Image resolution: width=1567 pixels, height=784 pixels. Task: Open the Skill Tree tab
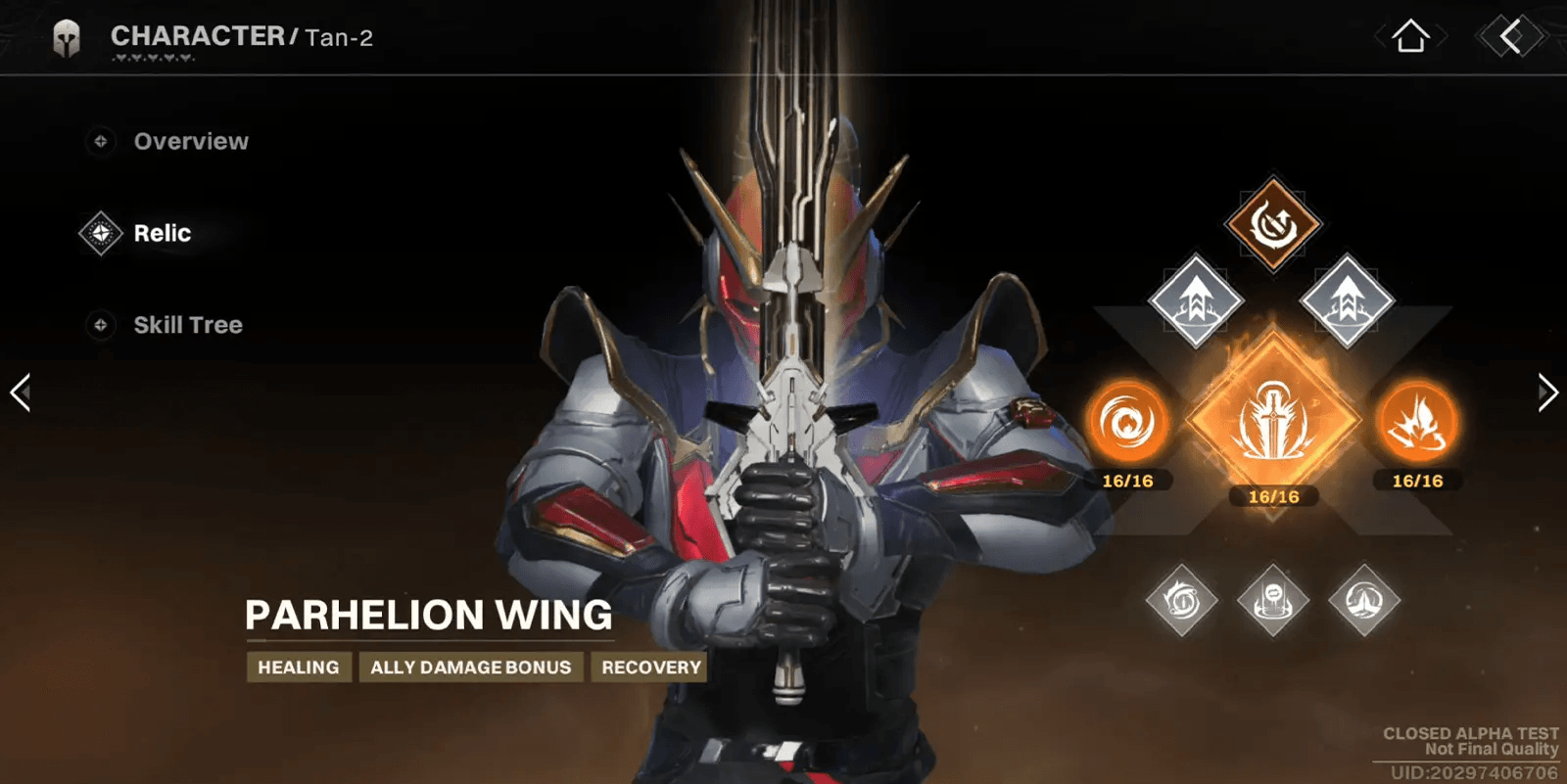click(187, 325)
